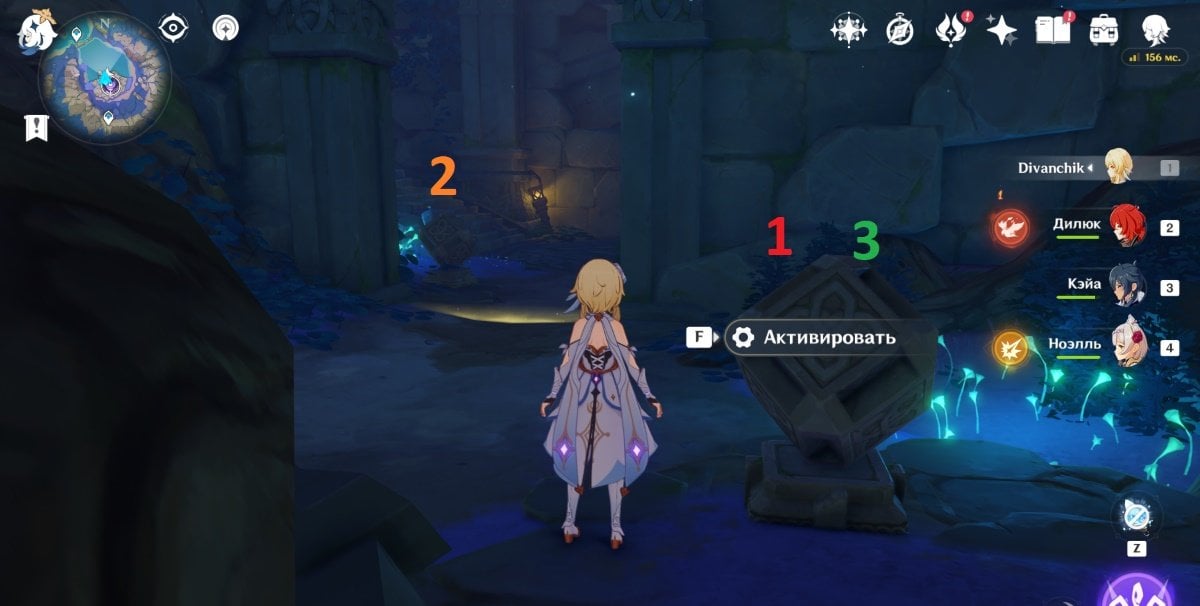
Task: Click the arch-and-star icon beside the eye
Action: [226, 28]
